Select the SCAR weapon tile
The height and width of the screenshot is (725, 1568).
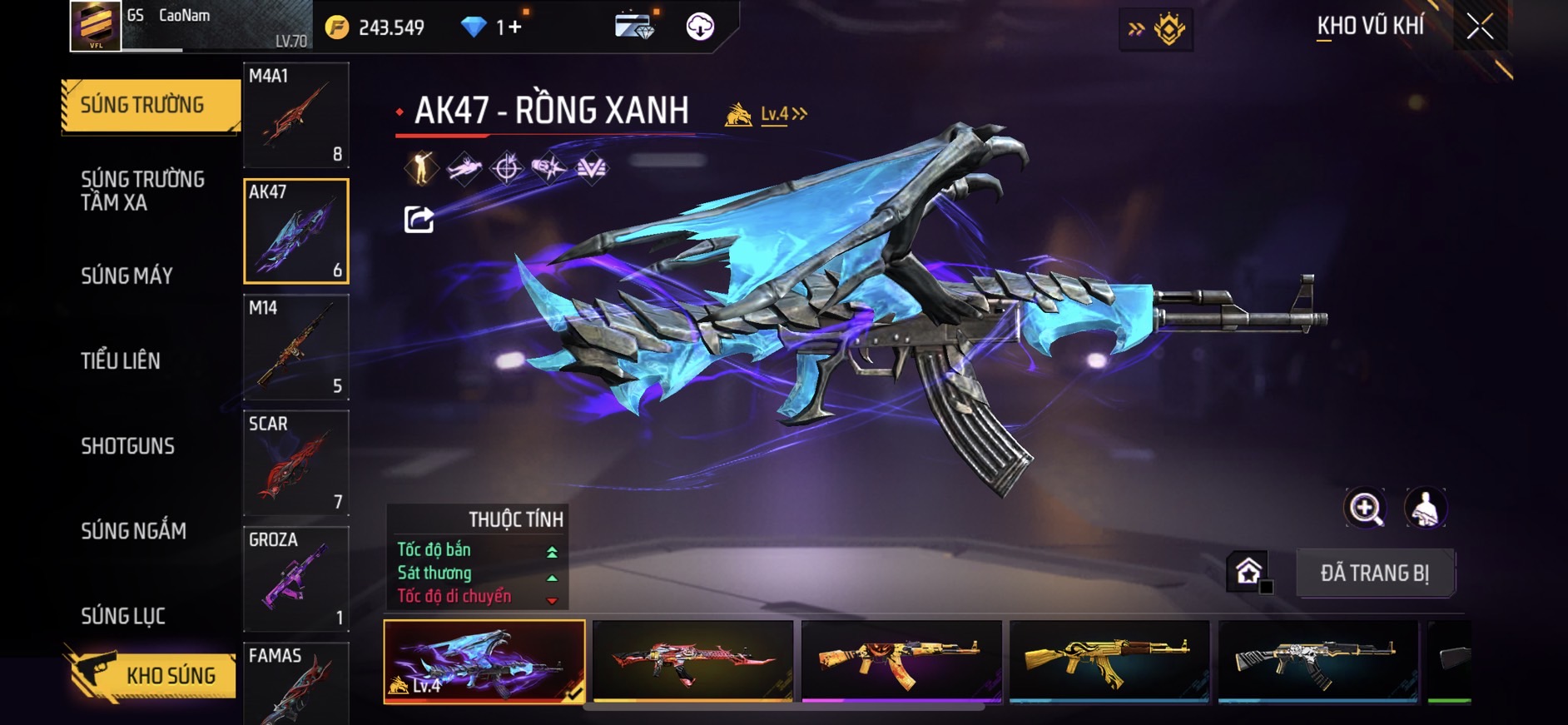pyautogui.click(x=295, y=463)
